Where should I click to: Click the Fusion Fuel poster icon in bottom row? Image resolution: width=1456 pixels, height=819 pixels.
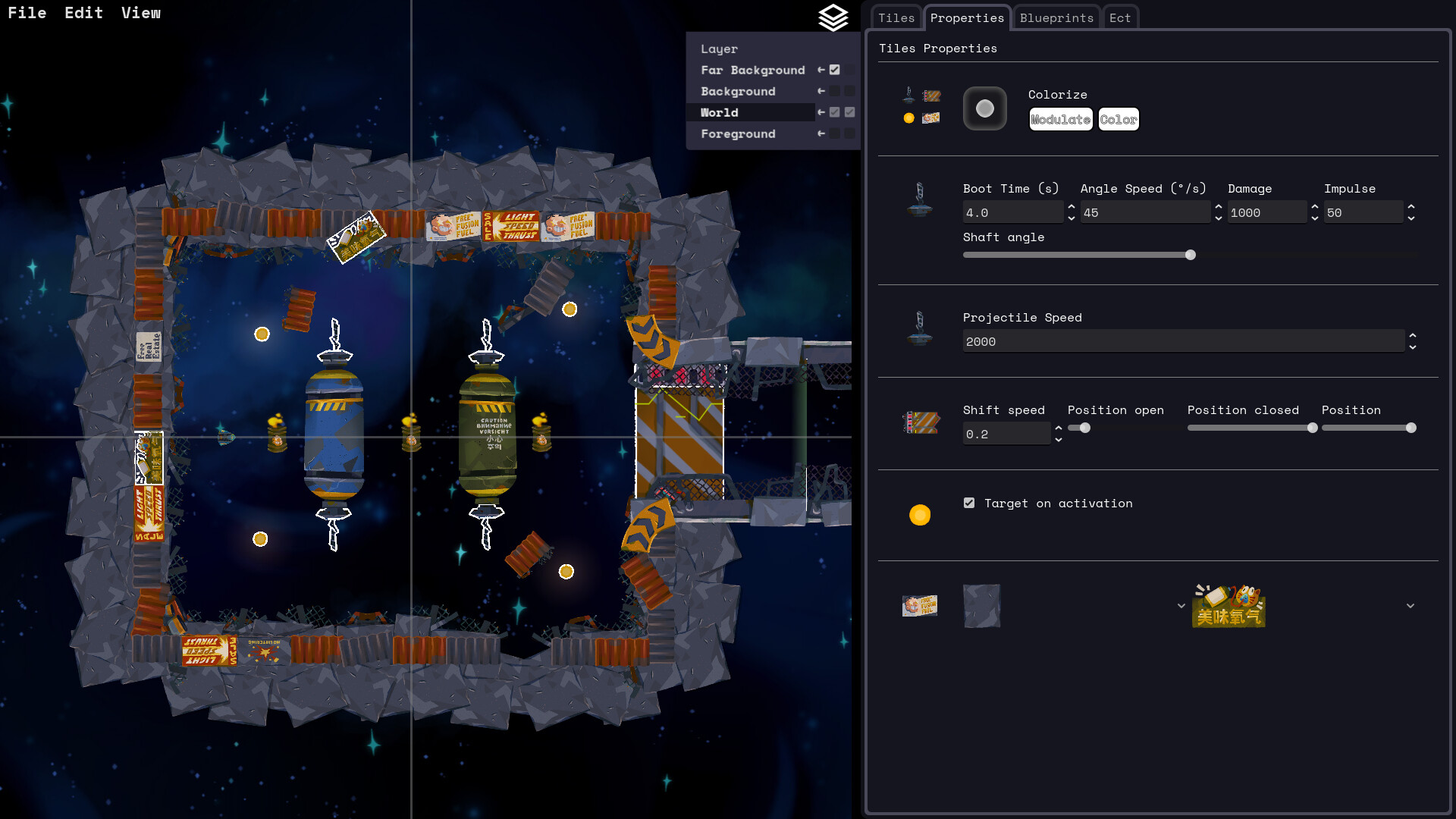[x=920, y=605]
